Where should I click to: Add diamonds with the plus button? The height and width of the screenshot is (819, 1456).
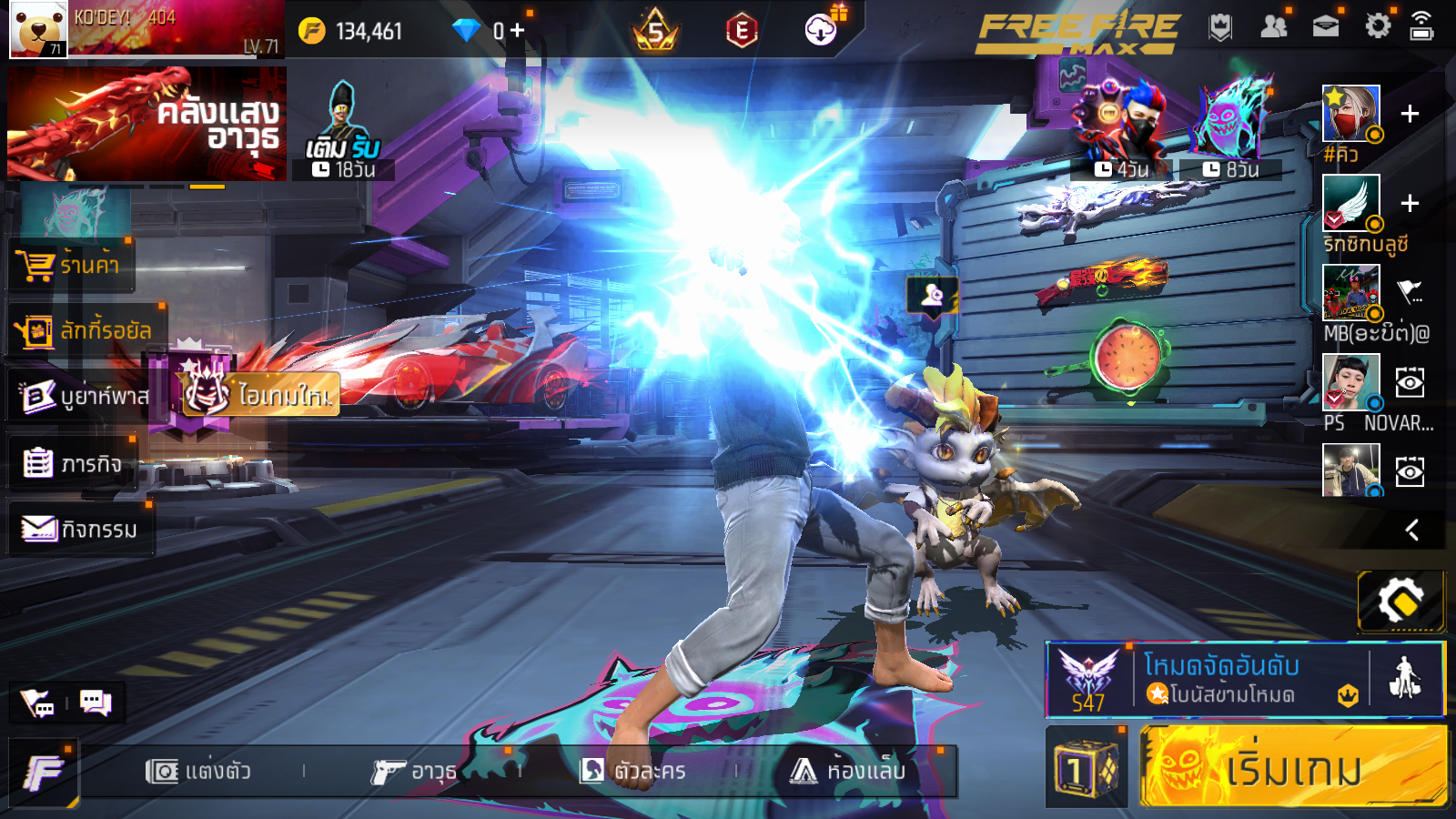pos(517,31)
